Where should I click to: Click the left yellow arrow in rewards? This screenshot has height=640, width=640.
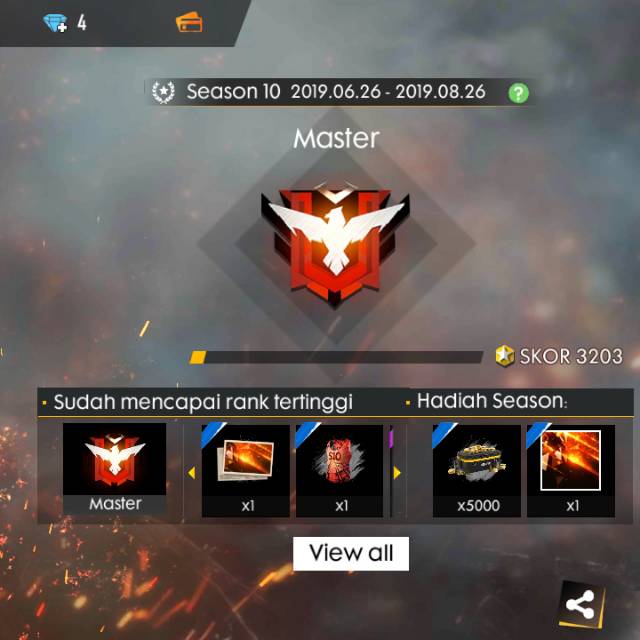(x=192, y=472)
